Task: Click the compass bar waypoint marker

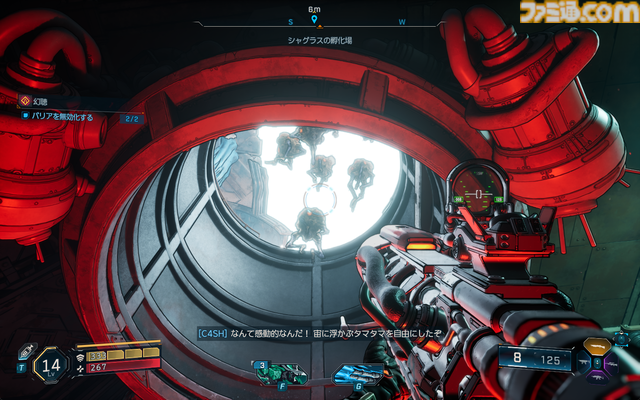Action: click(314, 19)
